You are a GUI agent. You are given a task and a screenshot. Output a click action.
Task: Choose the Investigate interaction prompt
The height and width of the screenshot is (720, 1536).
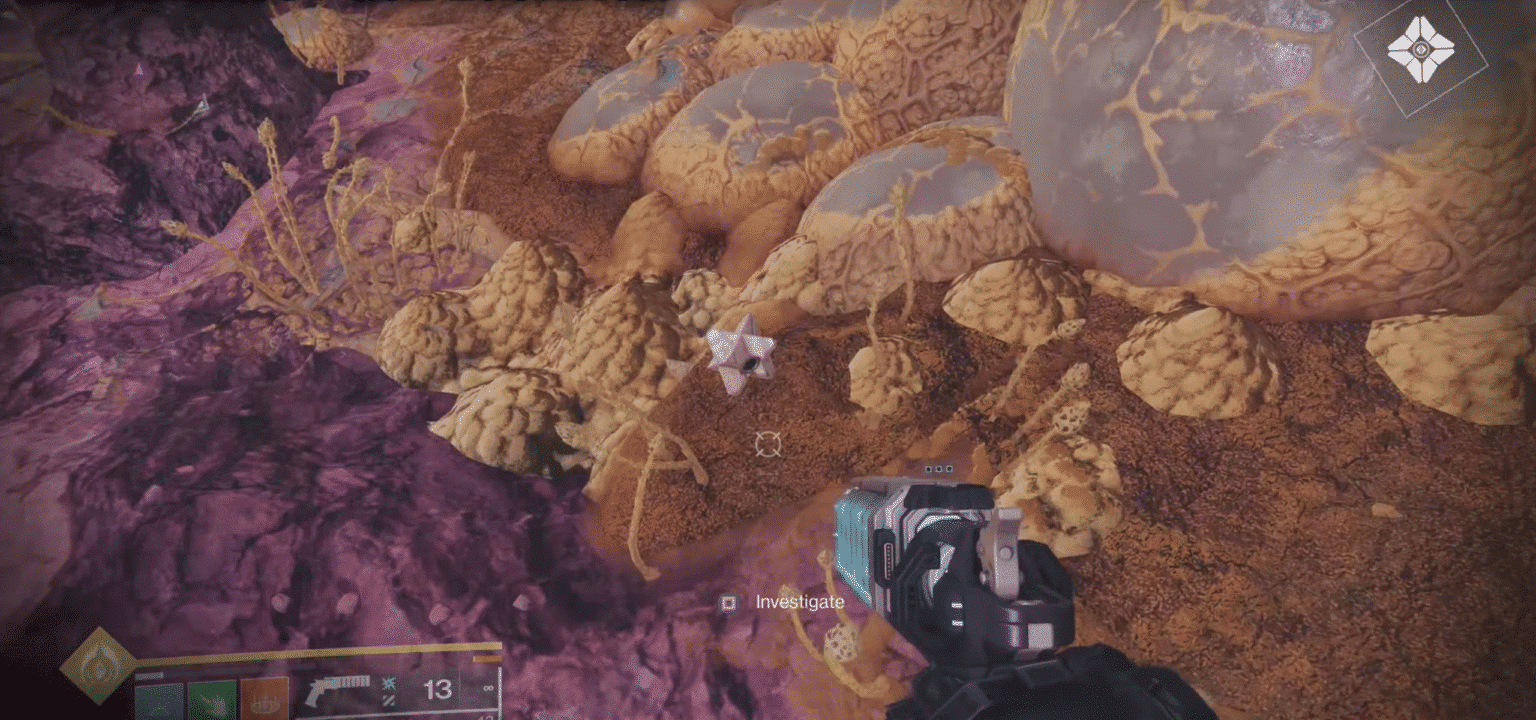[x=784, y=602]
